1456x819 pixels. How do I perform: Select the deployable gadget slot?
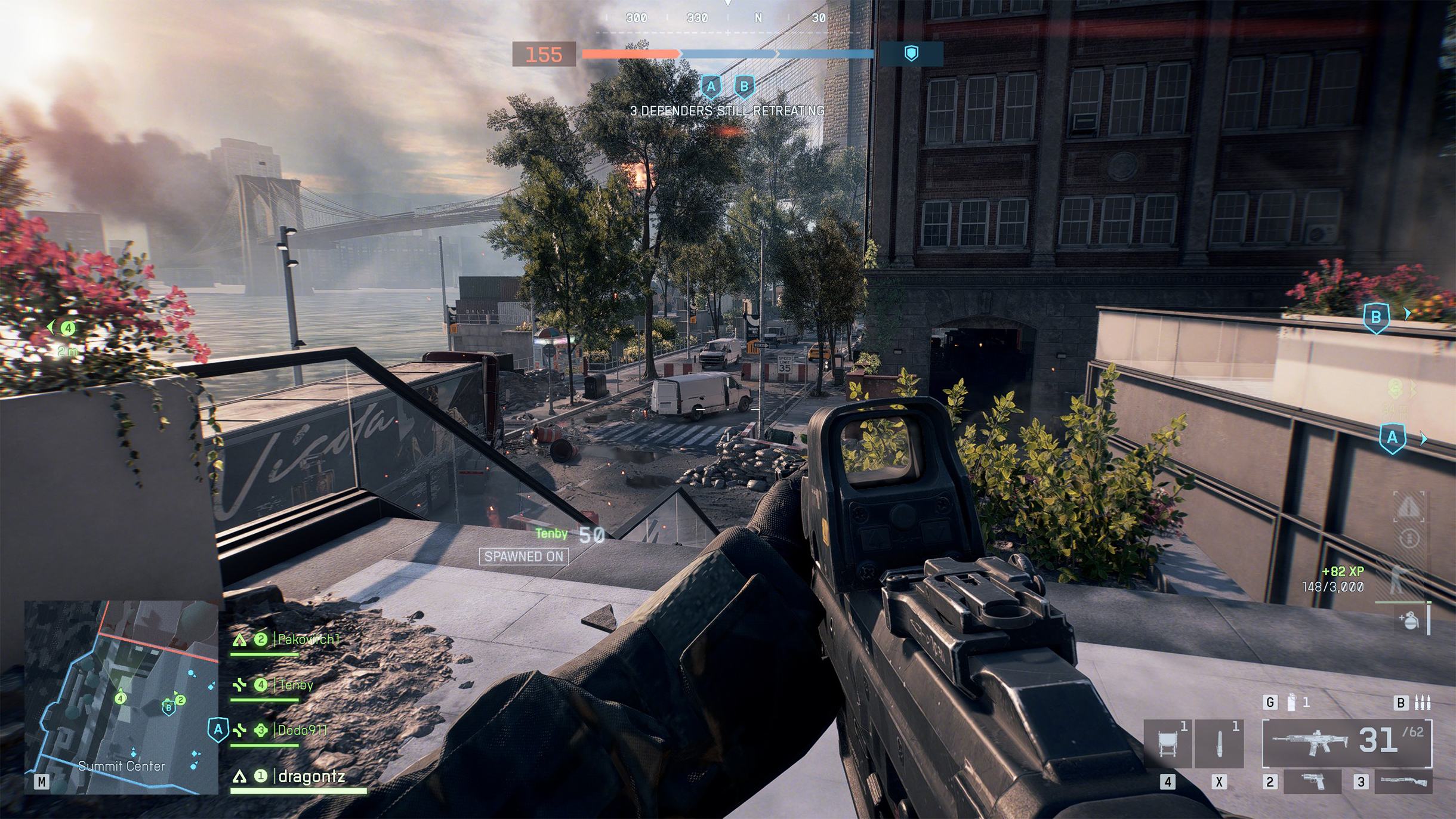(1168, 743)
